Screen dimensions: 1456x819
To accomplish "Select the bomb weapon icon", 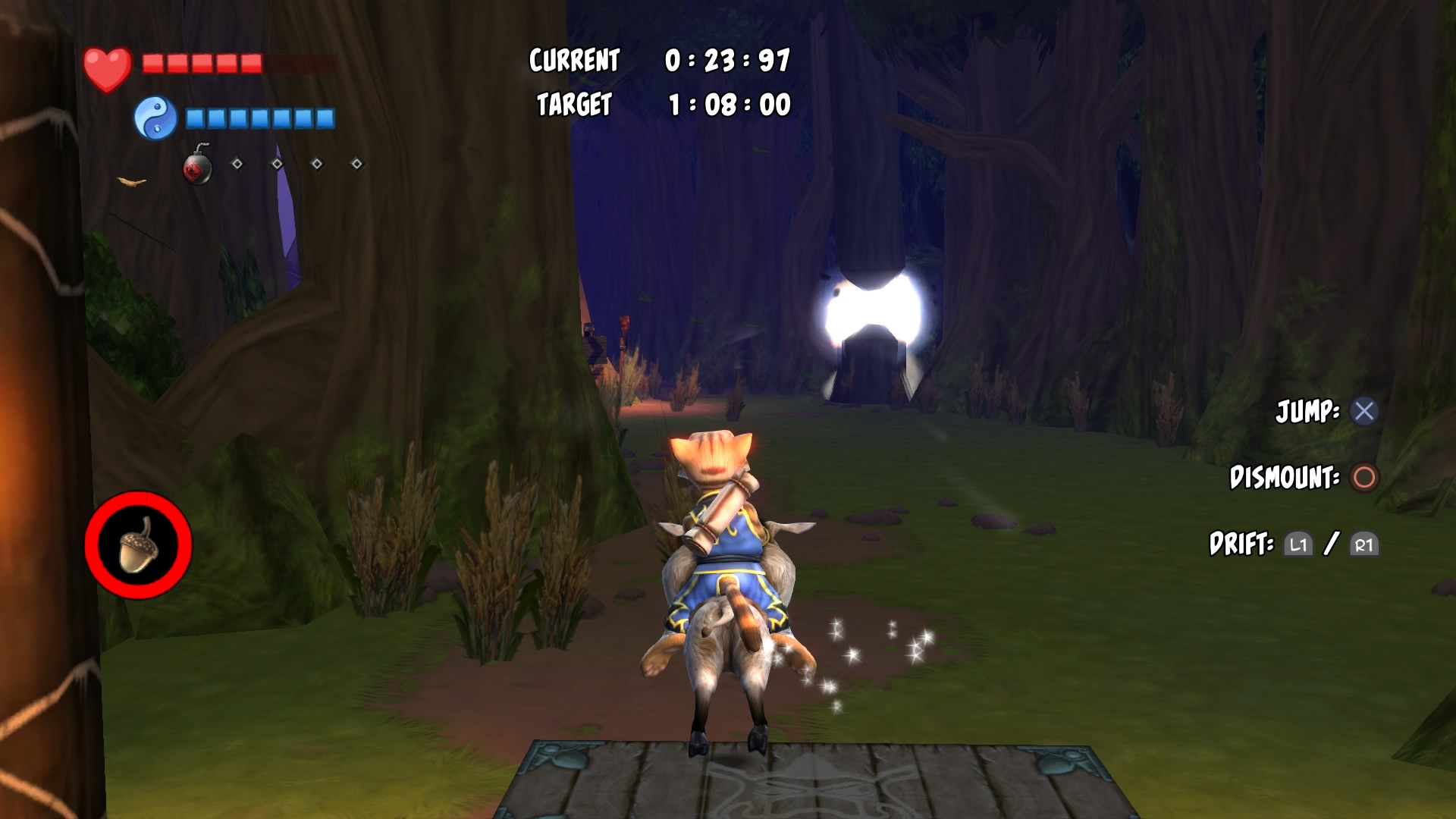I will pyautogui.click(x=197, y=168).
